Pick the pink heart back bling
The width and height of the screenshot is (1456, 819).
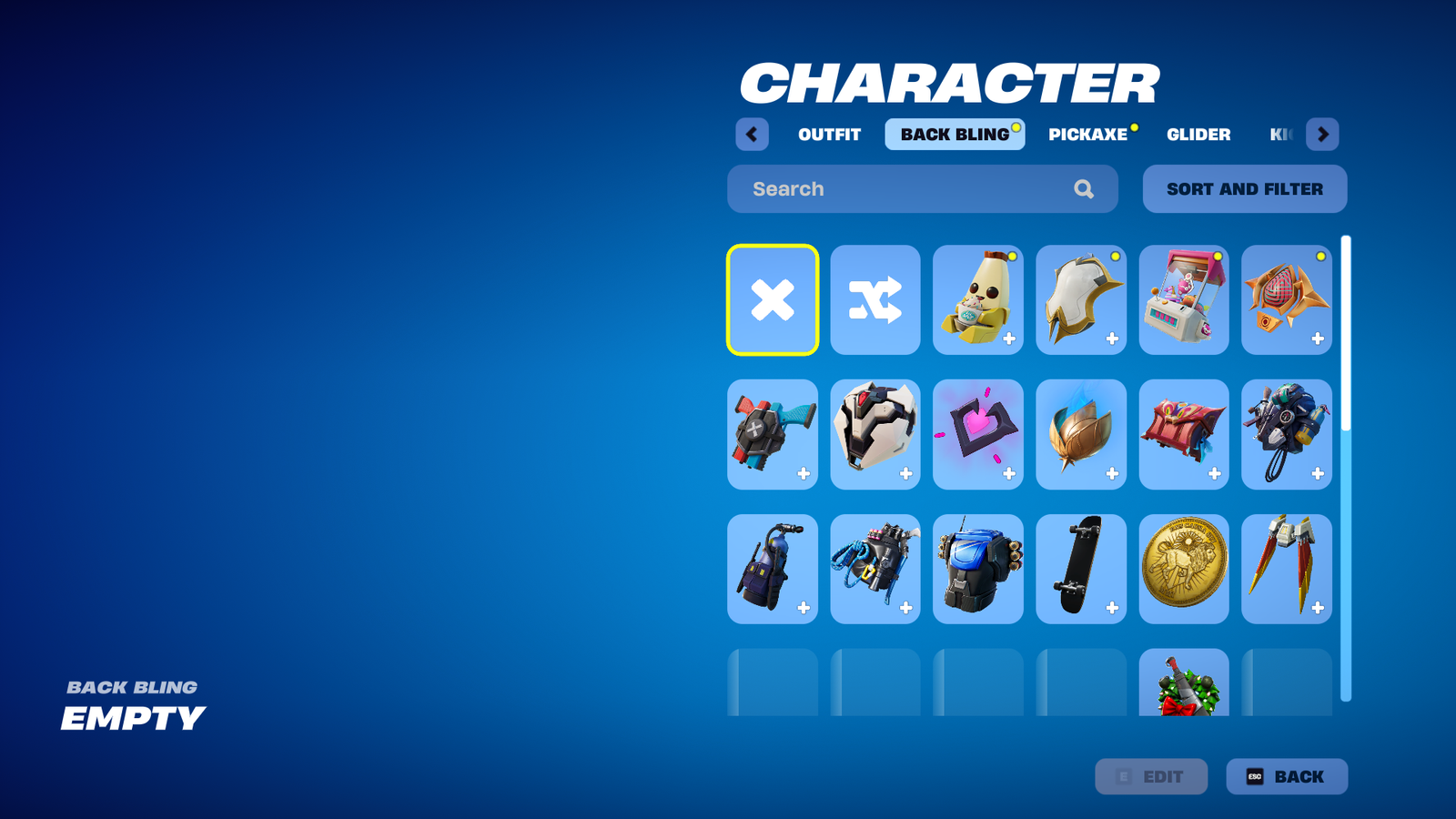[x=977, y=435]
